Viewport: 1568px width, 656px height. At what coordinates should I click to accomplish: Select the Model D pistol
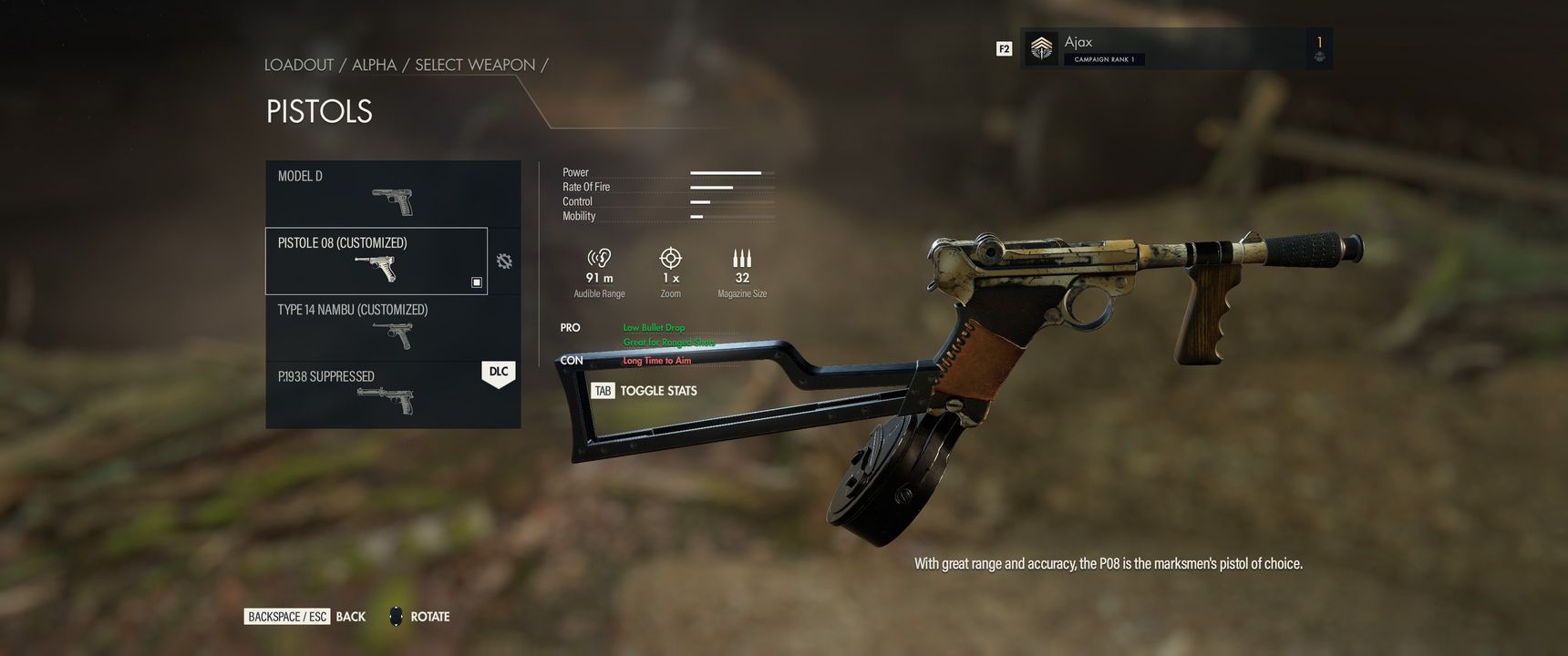pos(393,193)
